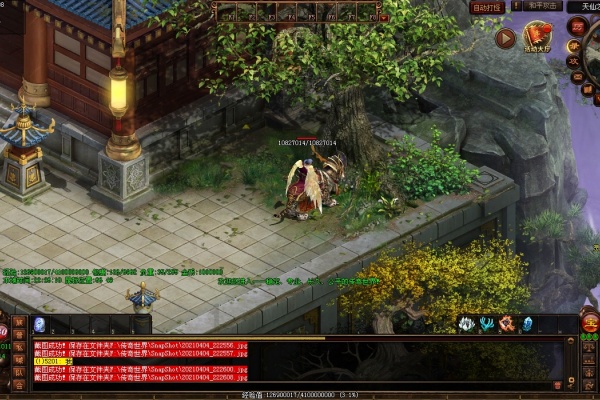
Task: Activate the cyan coral skill
Action: tap(486, 324)
